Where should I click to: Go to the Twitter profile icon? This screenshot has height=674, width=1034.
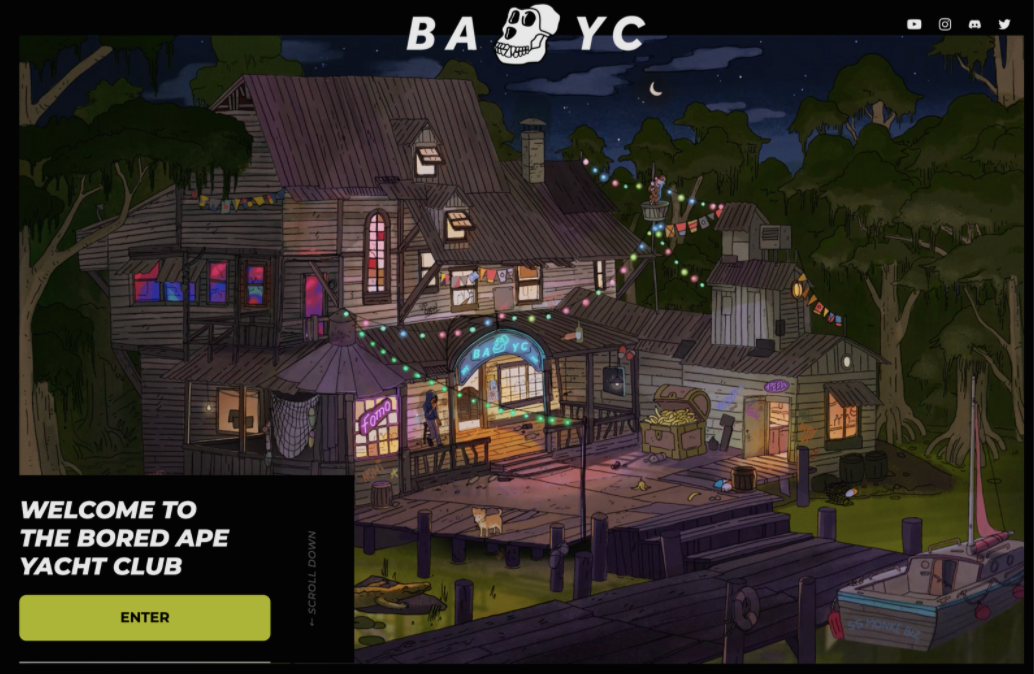coord(1004,24)
